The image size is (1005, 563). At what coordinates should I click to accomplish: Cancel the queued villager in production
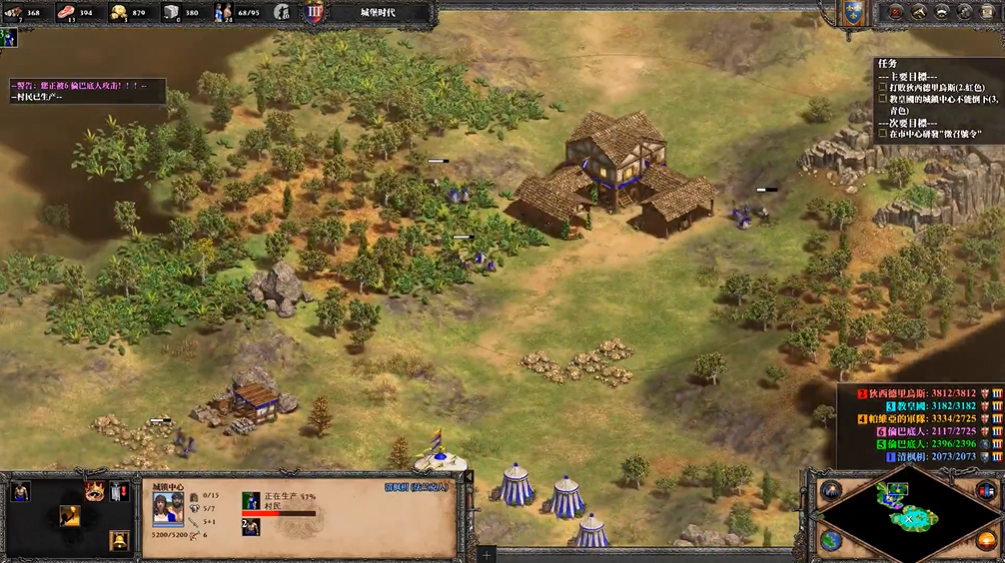click(x=250, y=526)
